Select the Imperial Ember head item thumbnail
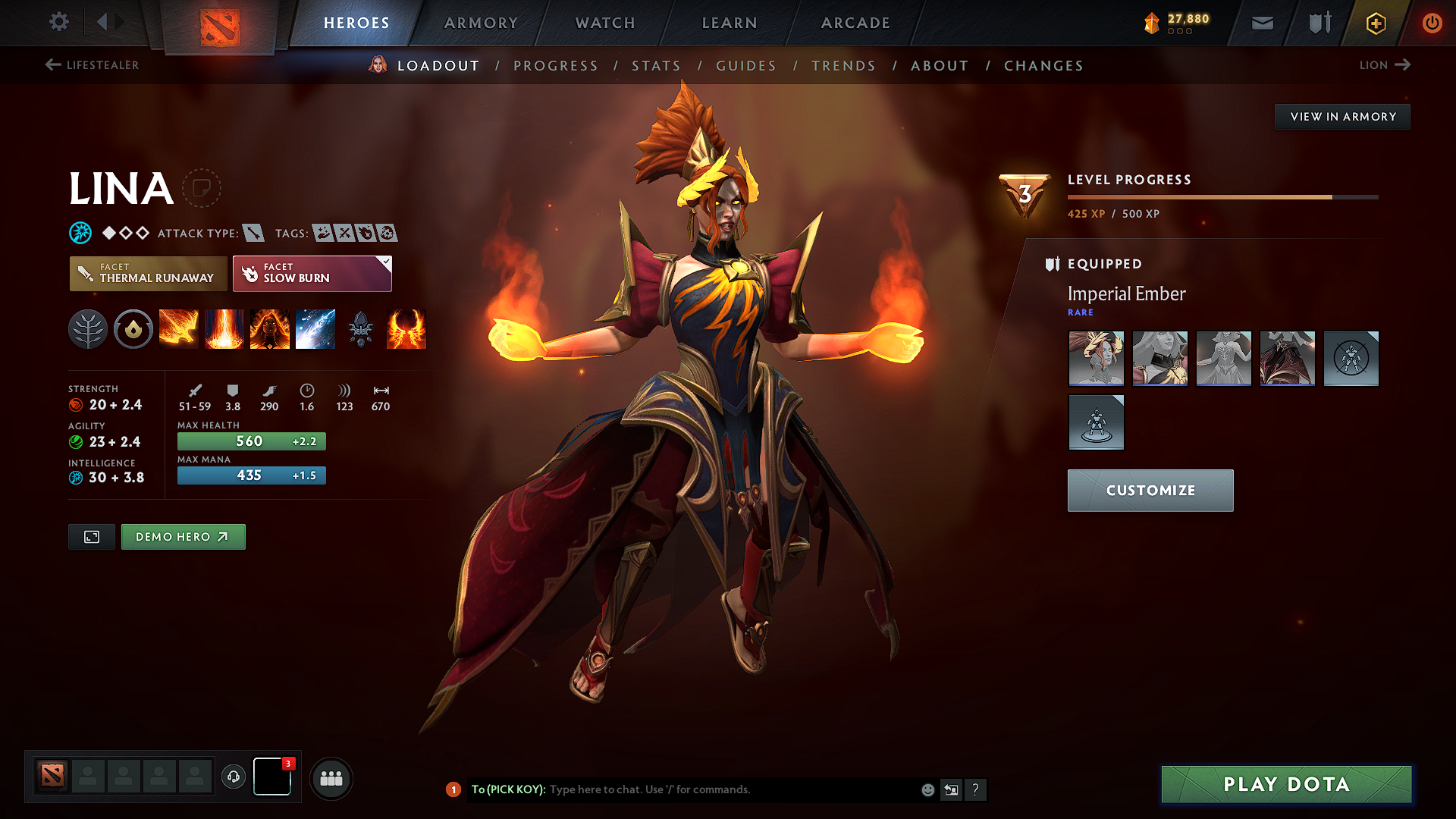The image size is (1456, 819). pos(1096,358)
